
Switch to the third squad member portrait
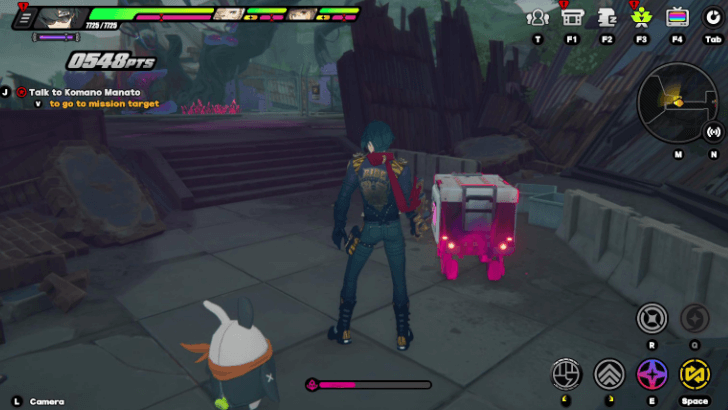[x=300, y=15]
